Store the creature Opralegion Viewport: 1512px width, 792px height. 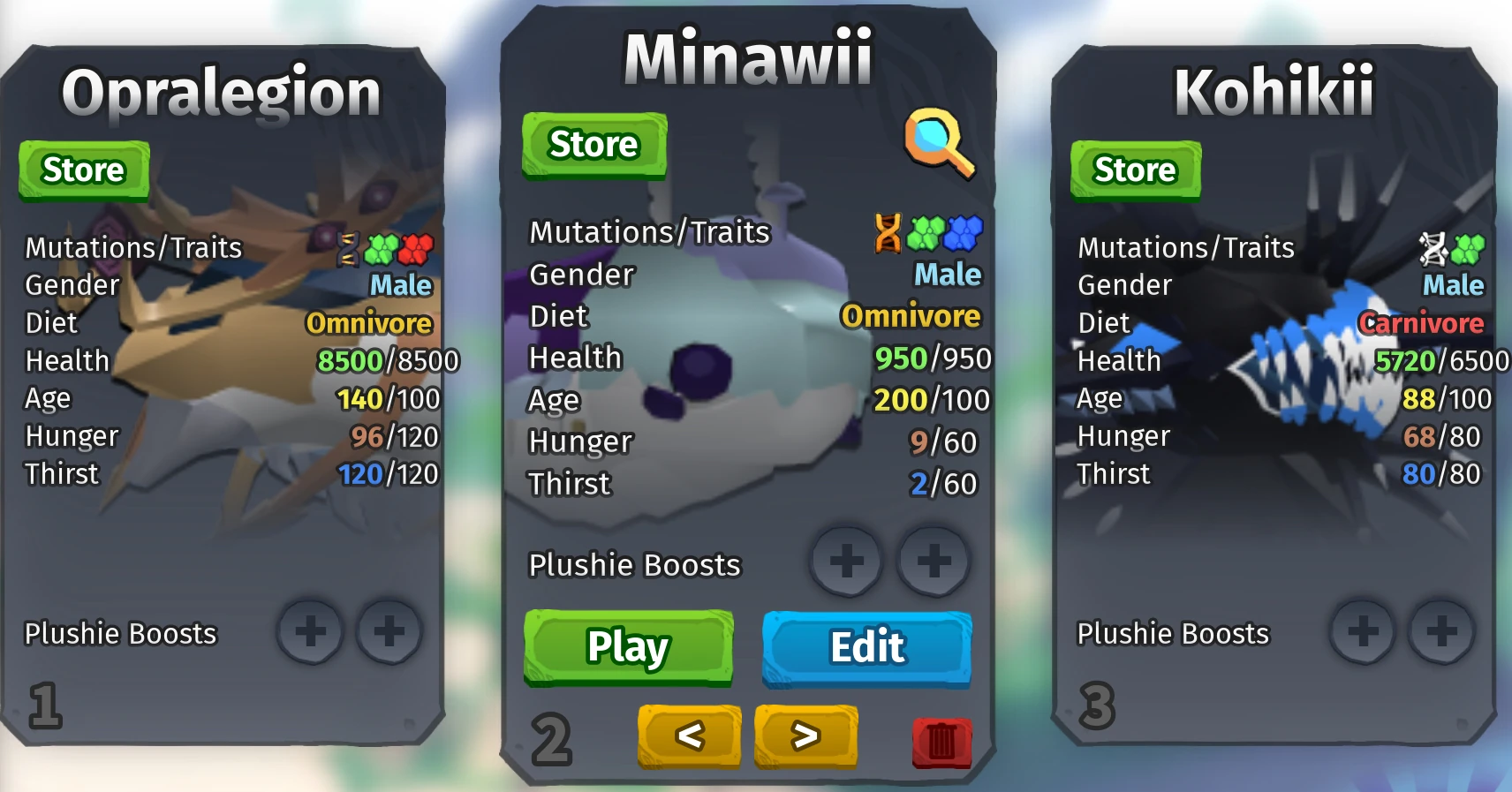84,170
